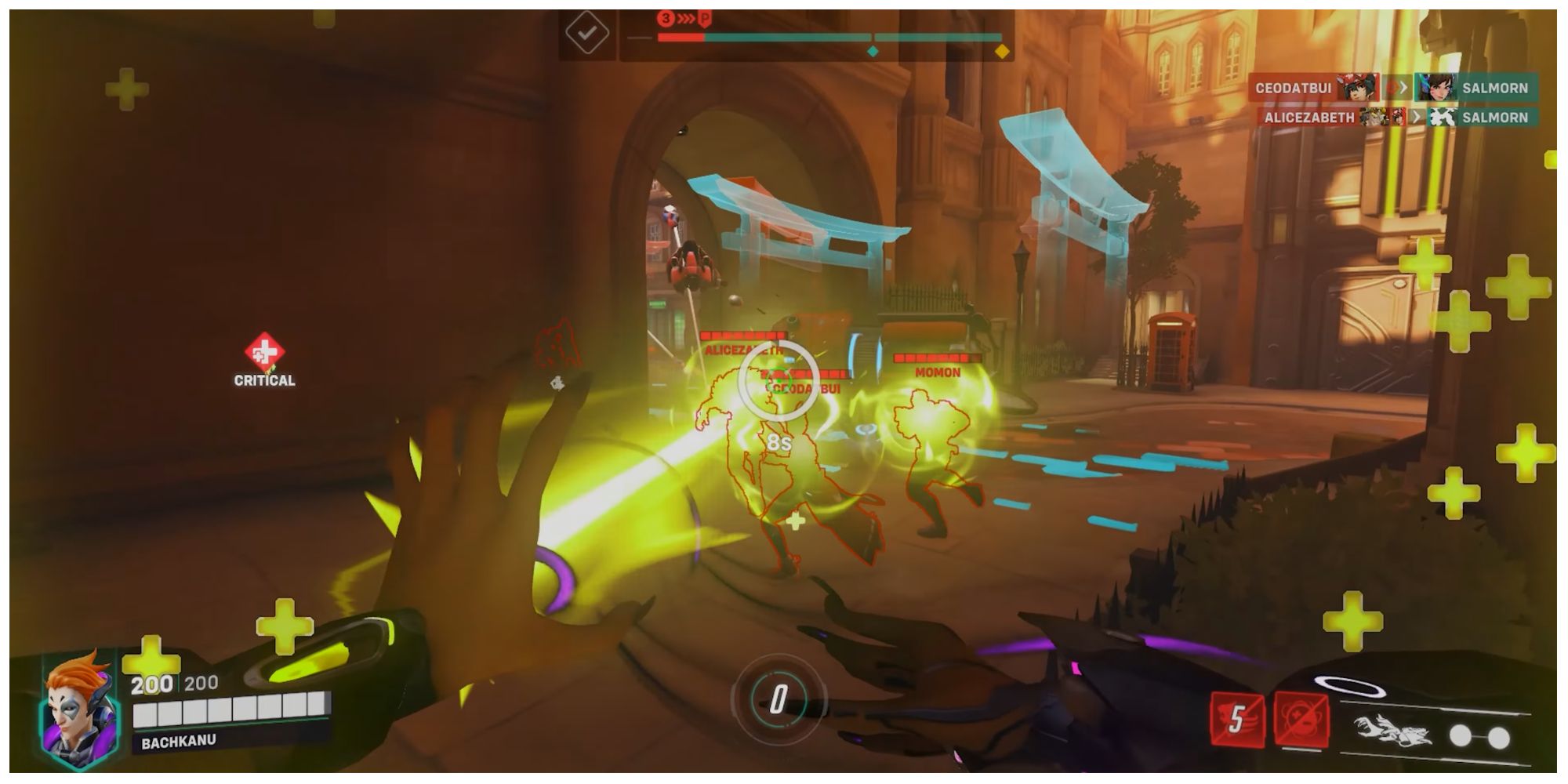Expand the chevron arrows beside the payload icon
The width and height of the screenshot is (1568, 784).
pyautogui.click(x=685, y=17)
